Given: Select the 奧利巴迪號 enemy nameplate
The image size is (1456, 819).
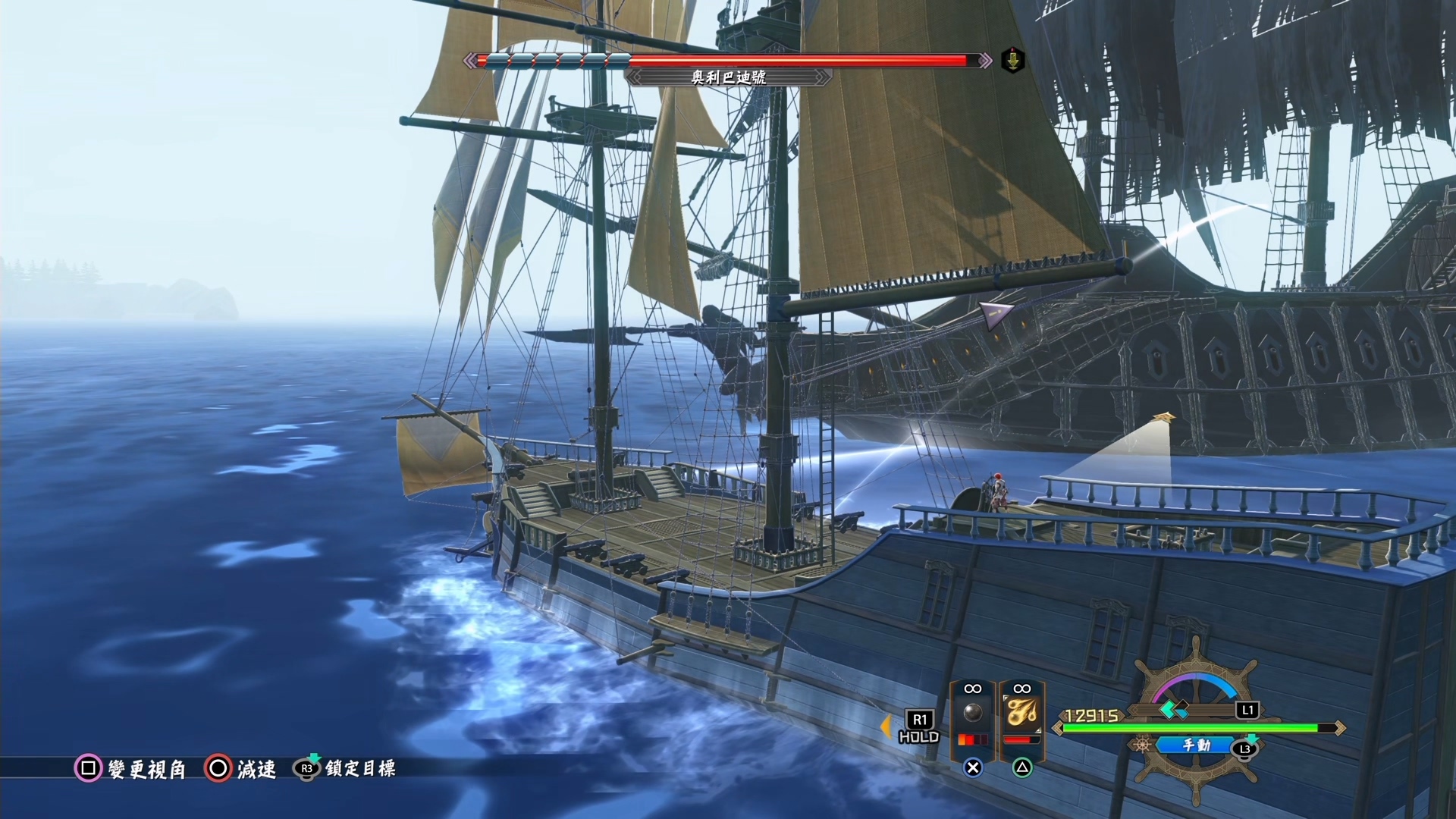Looking at the screenshot, I should pyautogui.click(x=728, y=77).
